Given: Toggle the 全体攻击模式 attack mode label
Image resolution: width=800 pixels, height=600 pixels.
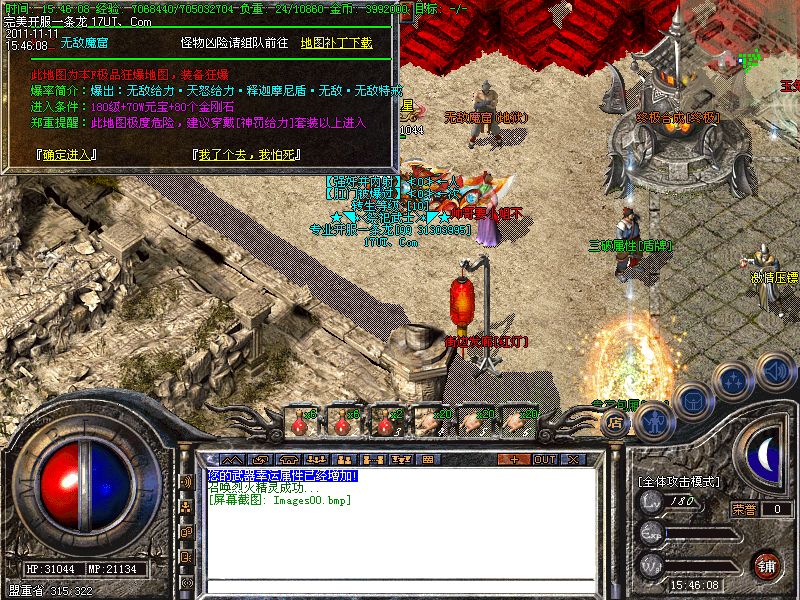Looking at the screenshot, I should (x=680, y=481).
